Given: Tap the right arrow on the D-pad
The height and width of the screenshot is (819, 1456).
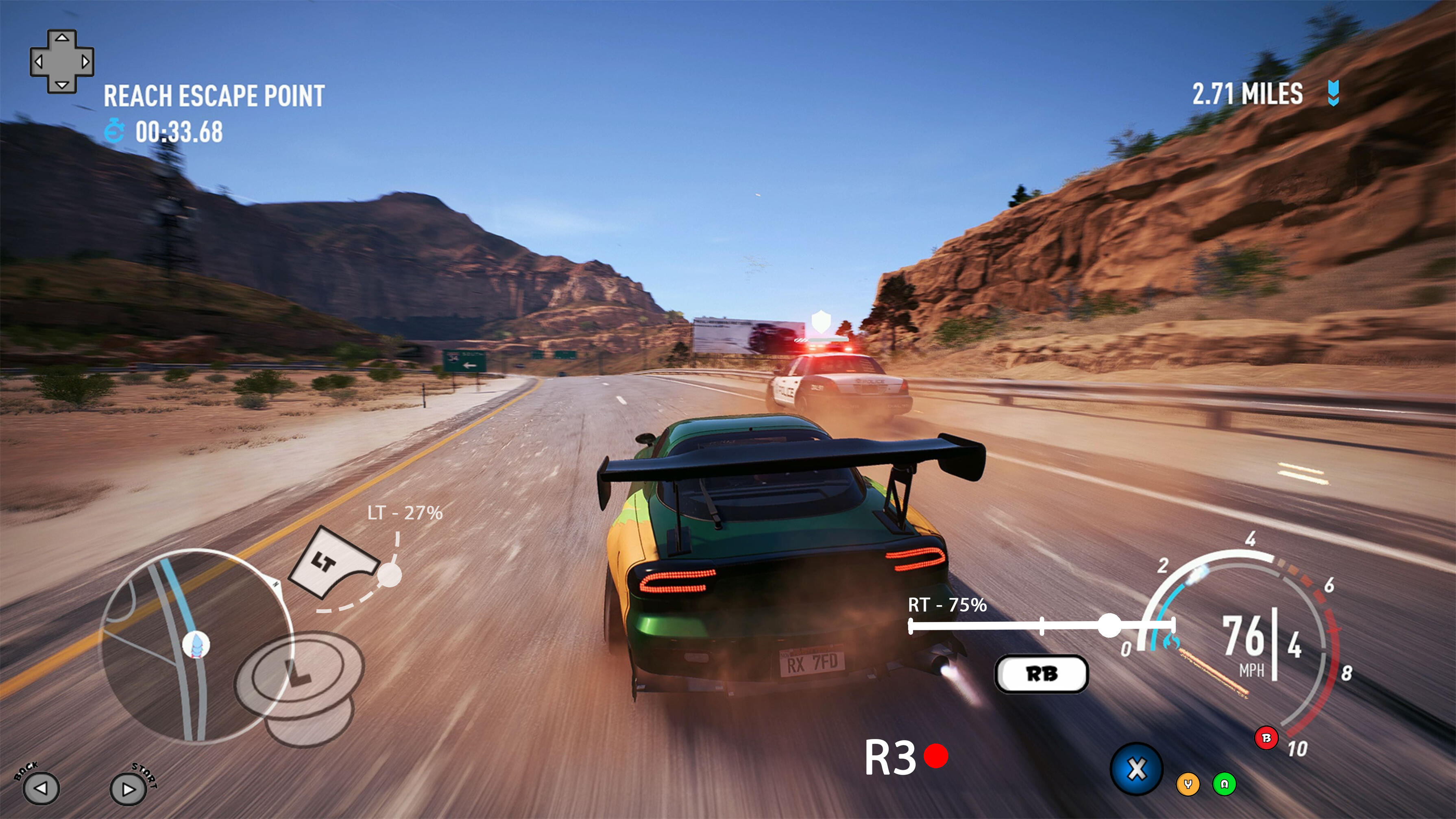Looking at the screenshot, I should click(86, 61).
